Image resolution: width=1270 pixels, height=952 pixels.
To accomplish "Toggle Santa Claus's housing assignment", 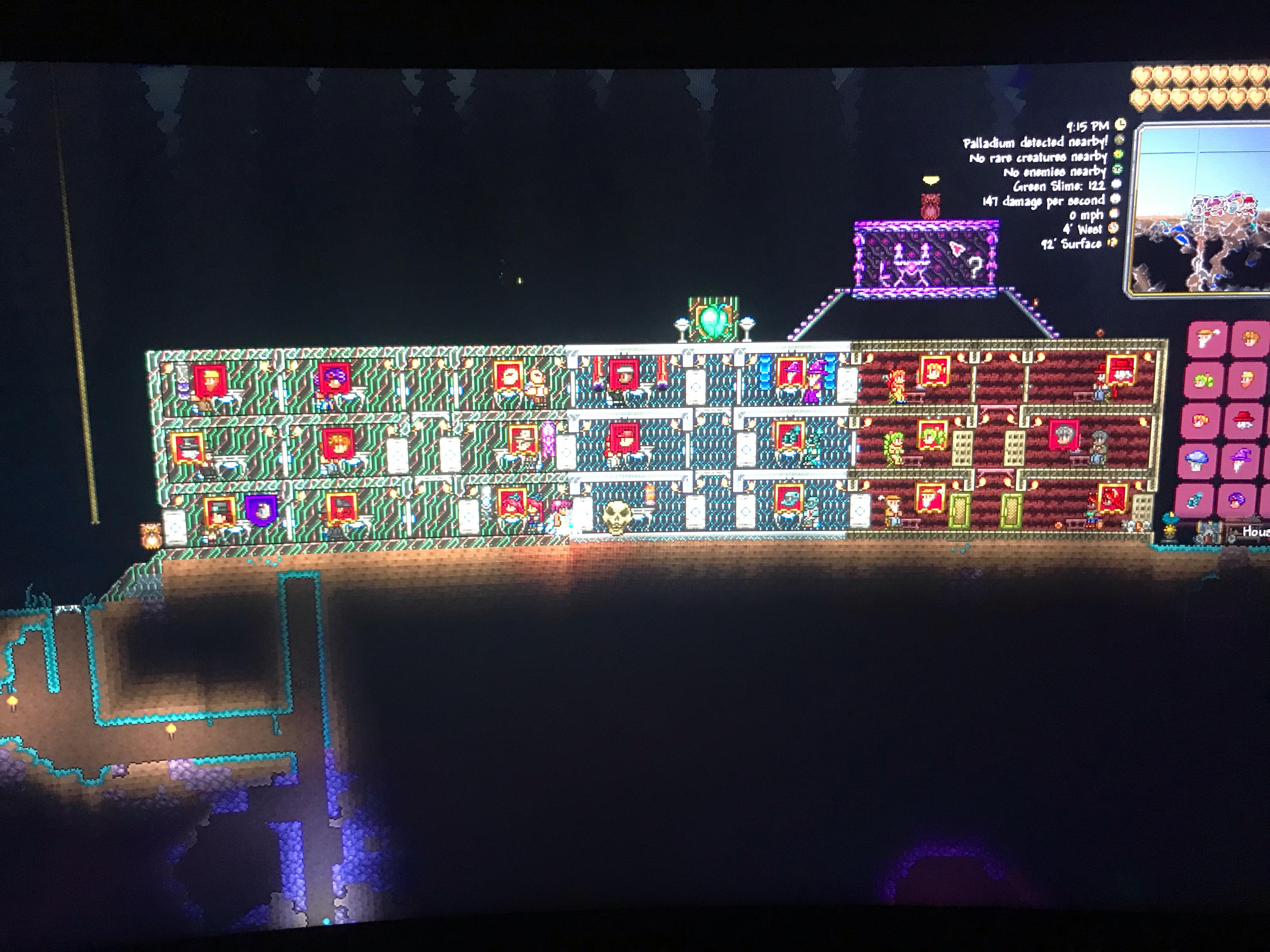I will pyautogui.click(x=1247, y=420).
